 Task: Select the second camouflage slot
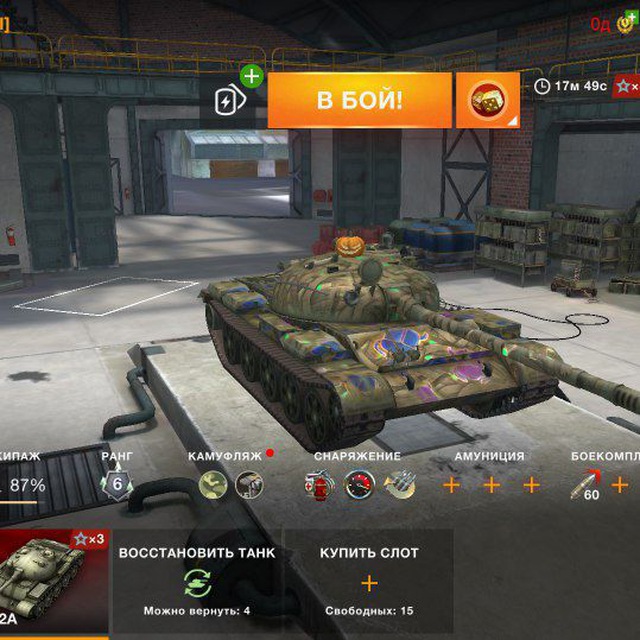[248, 485]
